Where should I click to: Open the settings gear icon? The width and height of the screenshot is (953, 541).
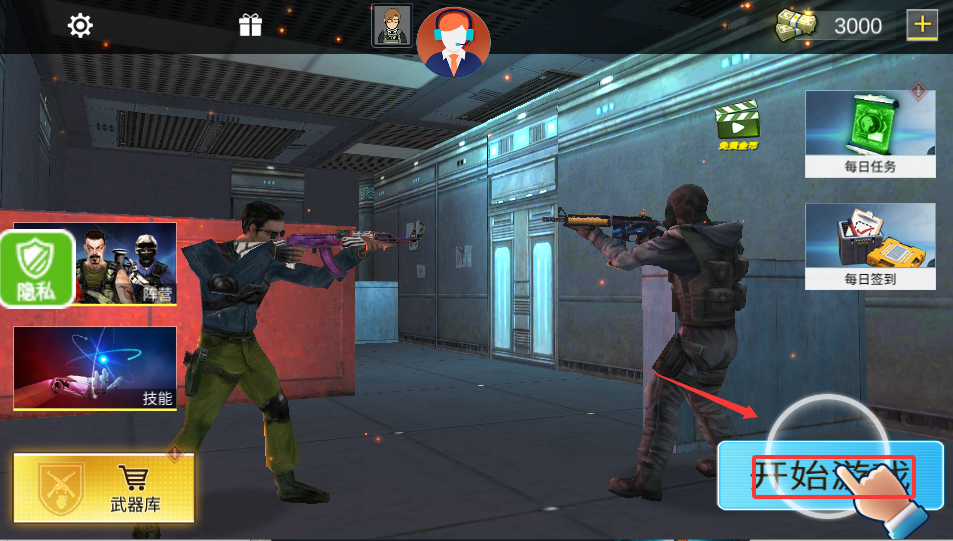pos(80,26)
